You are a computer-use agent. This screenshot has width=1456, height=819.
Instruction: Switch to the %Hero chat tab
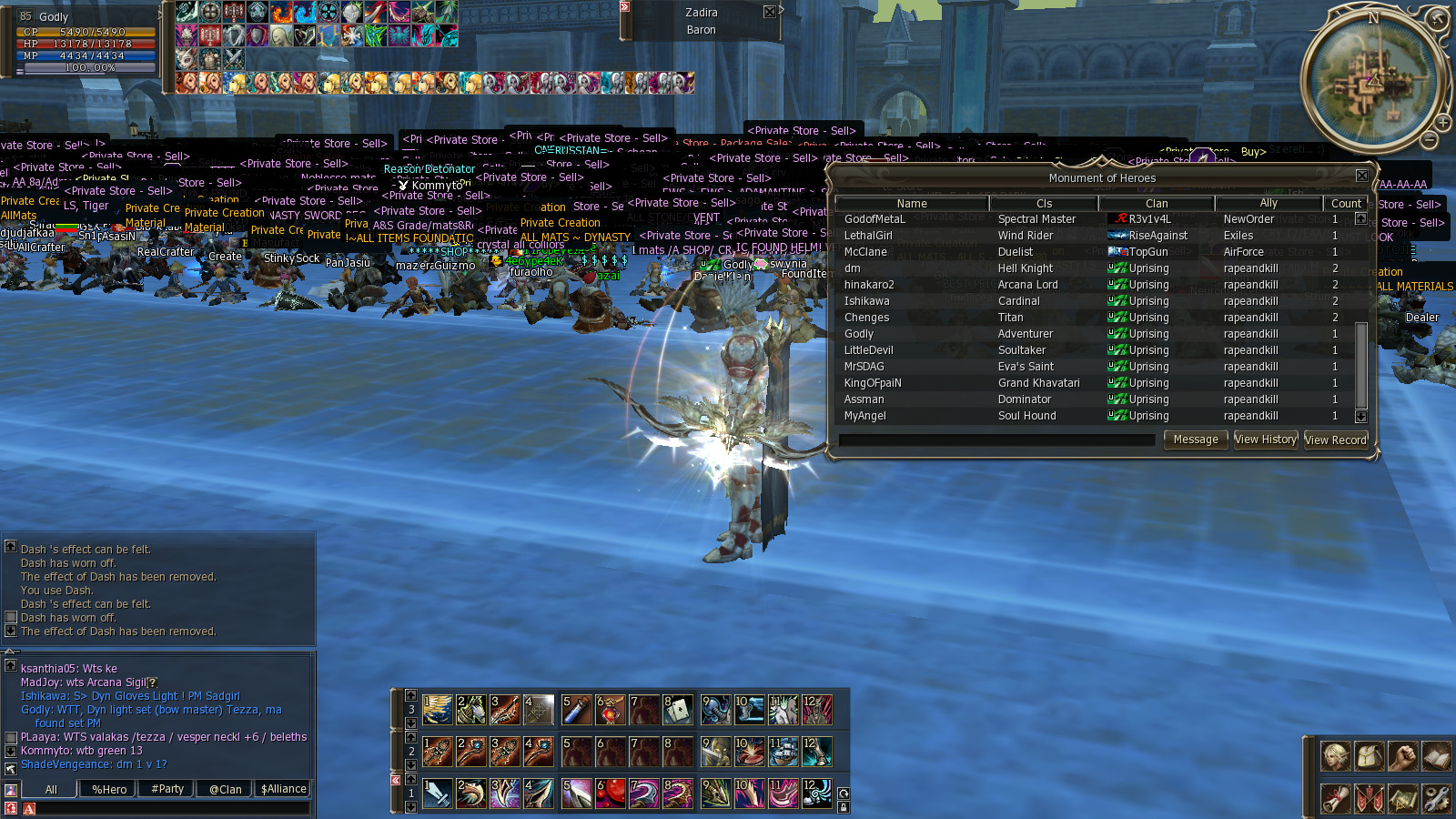pos(109,789)
